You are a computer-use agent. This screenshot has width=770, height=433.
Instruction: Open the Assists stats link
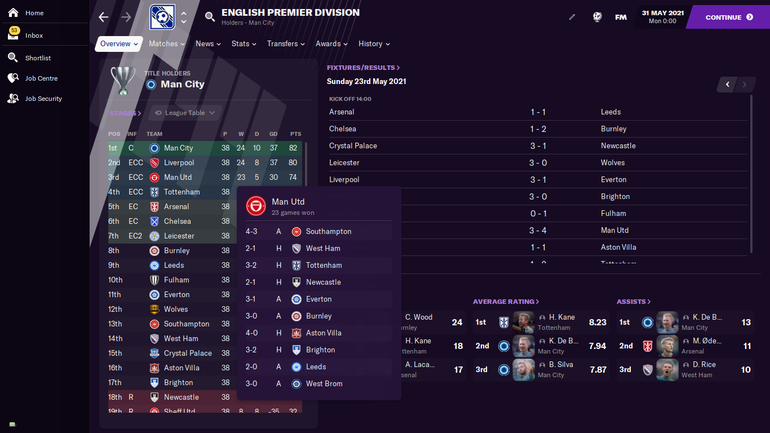tap(632, 301)
